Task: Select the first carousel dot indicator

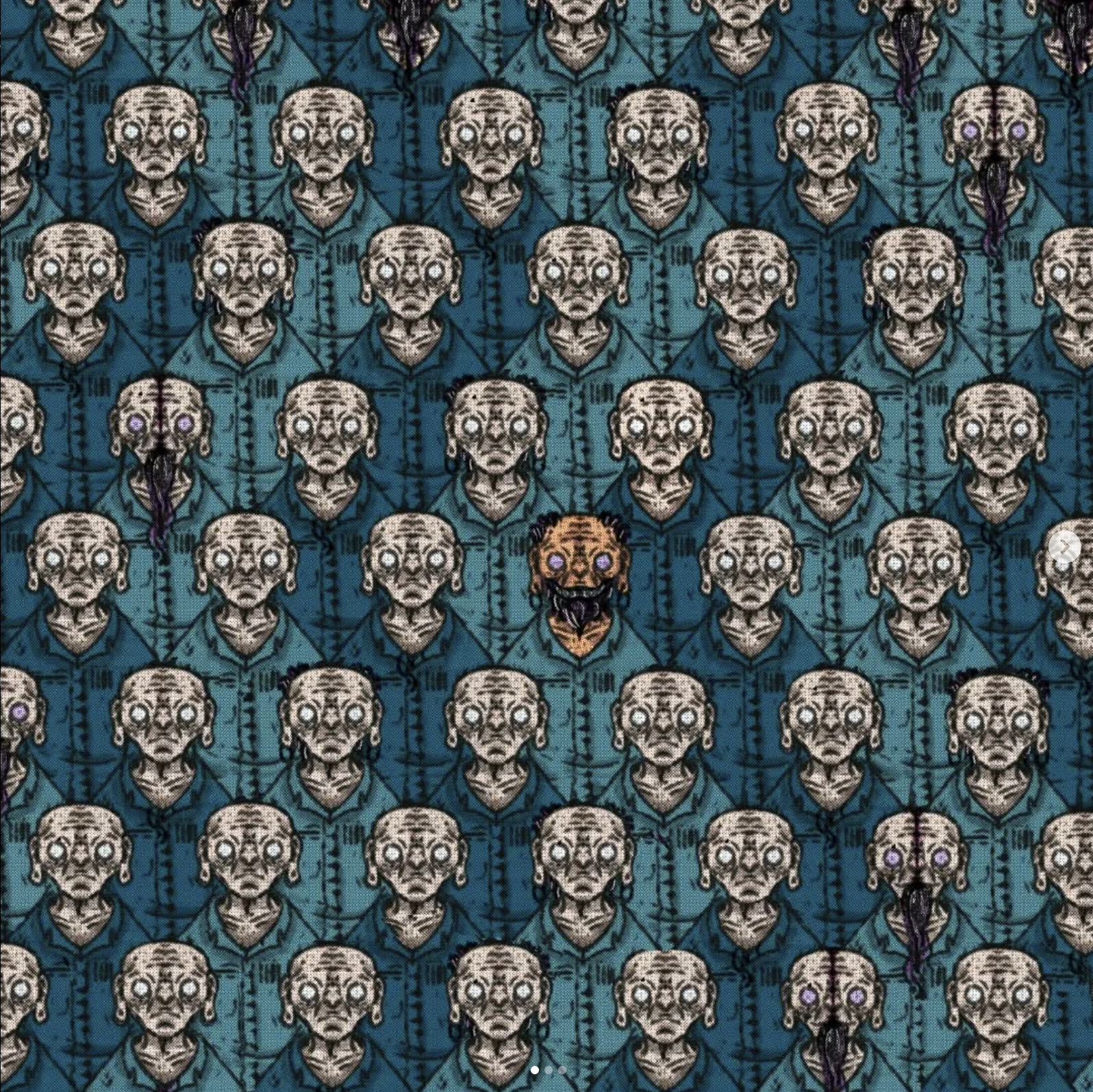Action: (x=535, y=1069)
